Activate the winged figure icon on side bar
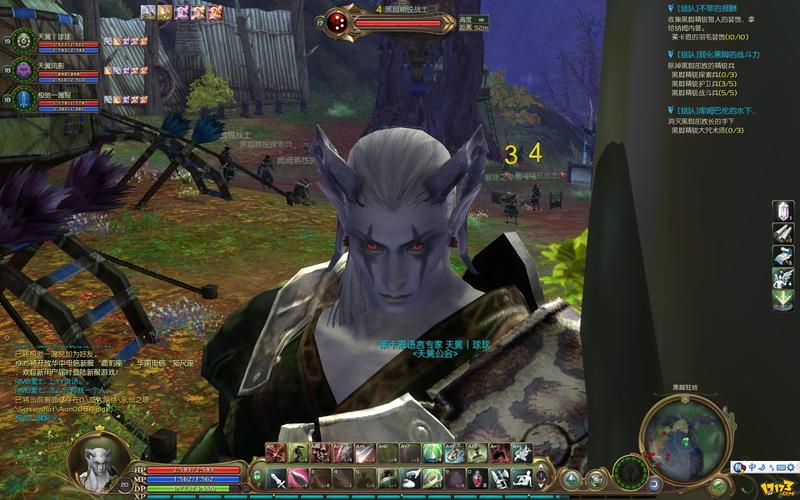Screen dimensions: 800x500 click(783, 275)
